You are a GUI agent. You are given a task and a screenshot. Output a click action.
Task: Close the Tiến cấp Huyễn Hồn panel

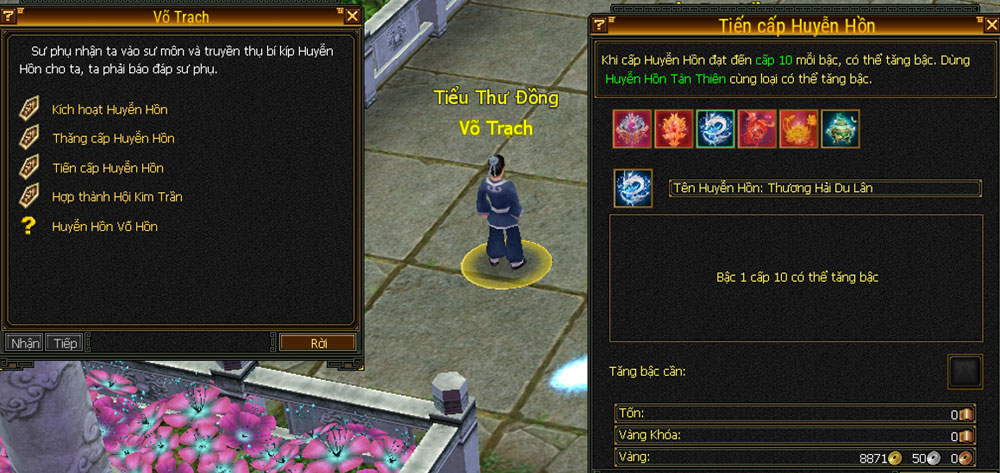pos(990,25)
